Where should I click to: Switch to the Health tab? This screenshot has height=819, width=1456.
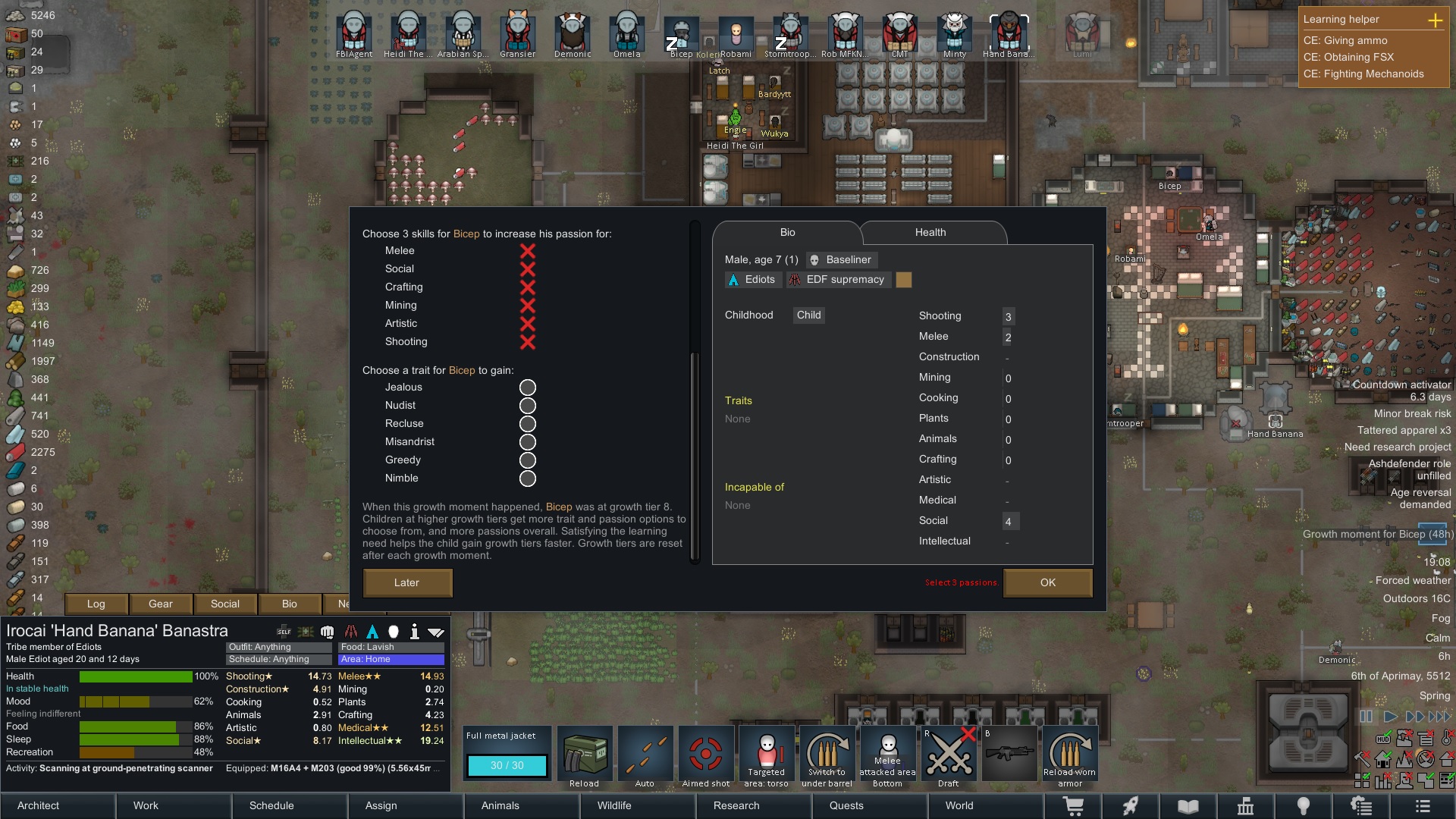[930, 233]
